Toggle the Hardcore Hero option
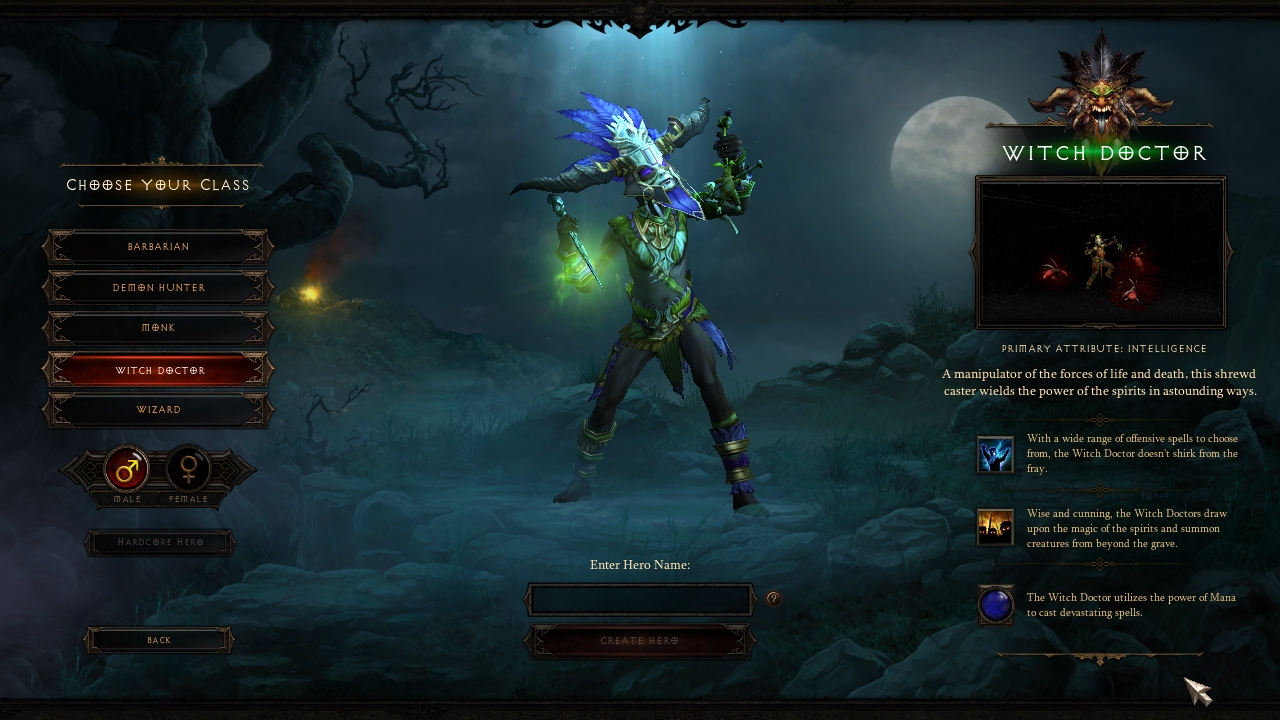Screen dimensions: 1280x720 coord(160,543)
